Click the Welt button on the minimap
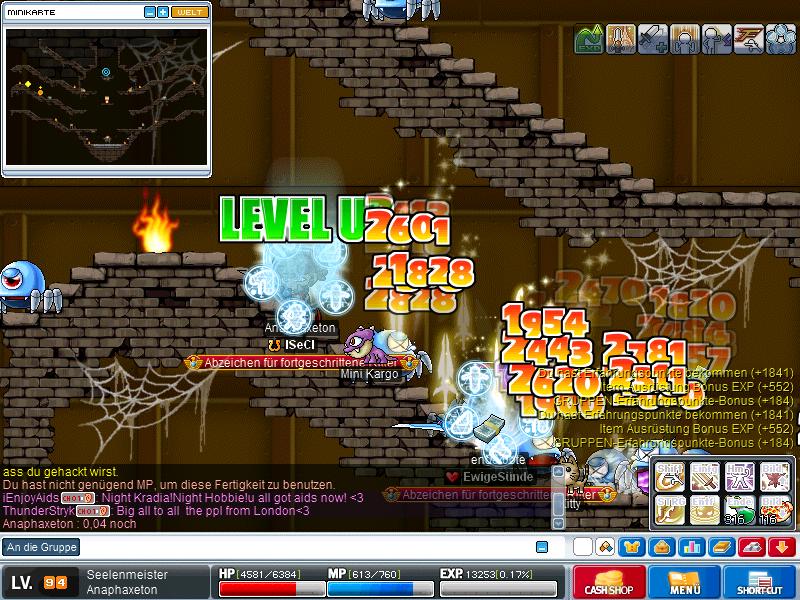 coord(190,12)
